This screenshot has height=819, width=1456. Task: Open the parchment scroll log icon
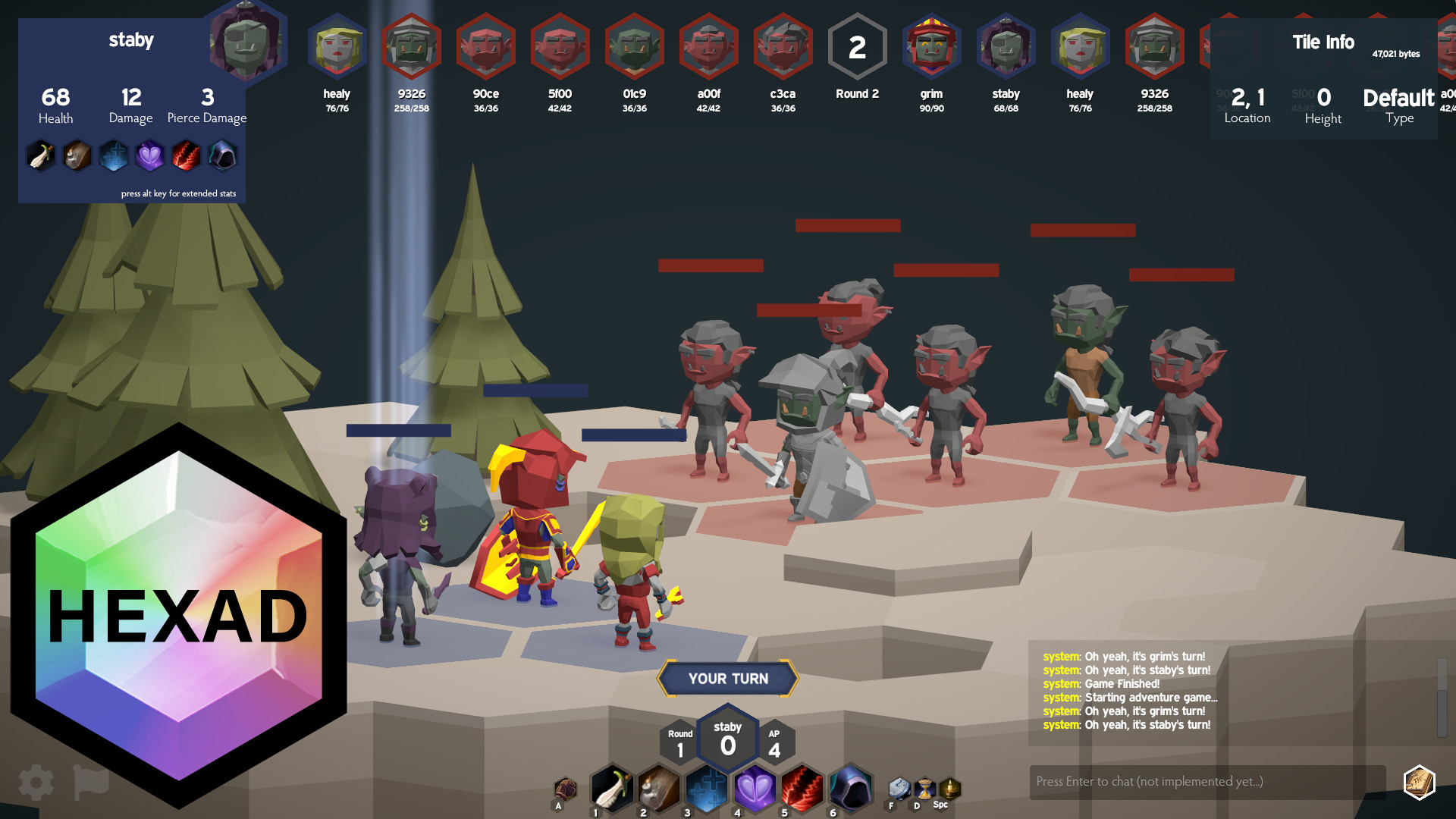[x=1419, y=782]
